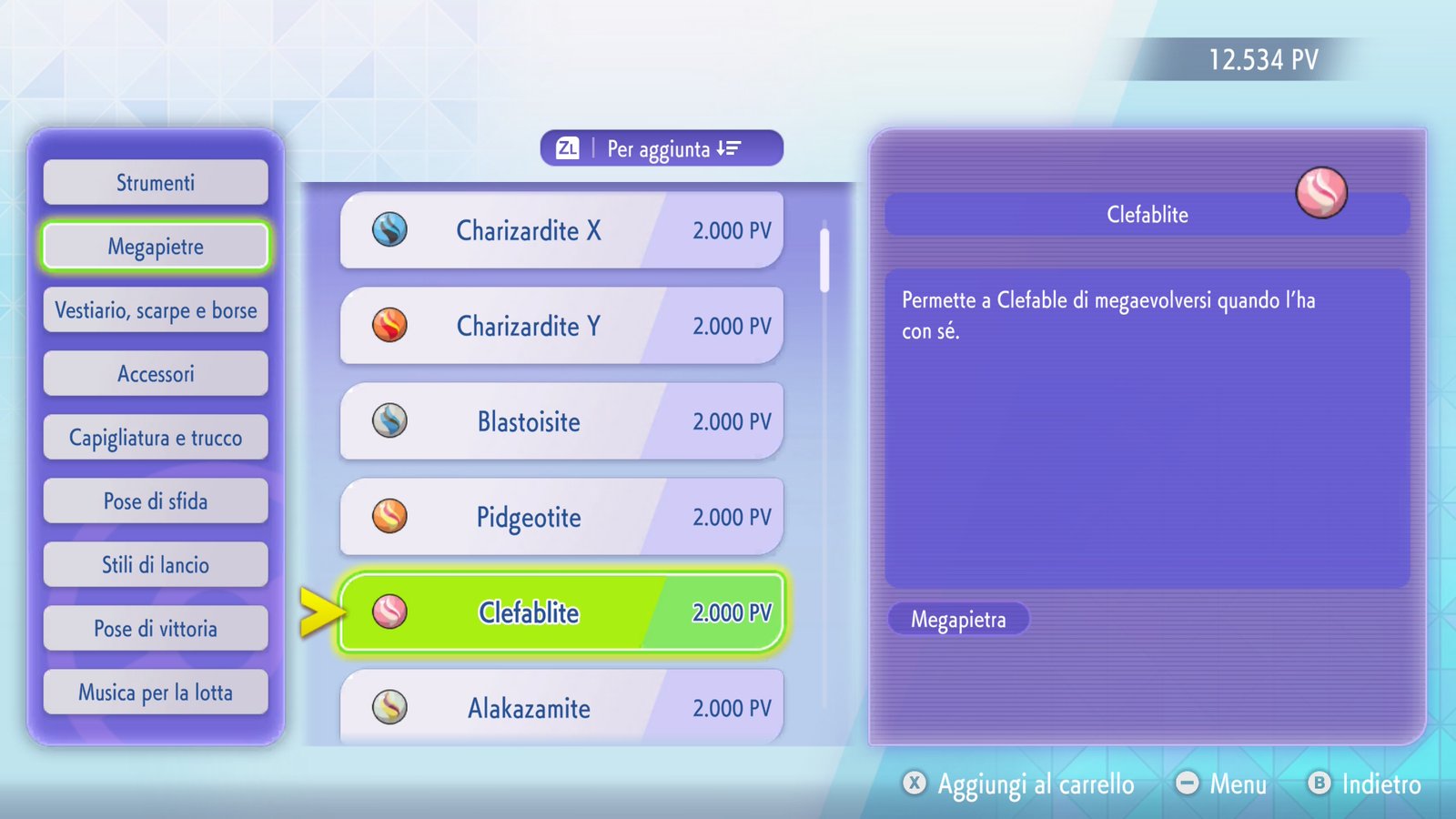Switch to the Strumenti category
This screenshot has width=1456, height=819.
point(155,182)
